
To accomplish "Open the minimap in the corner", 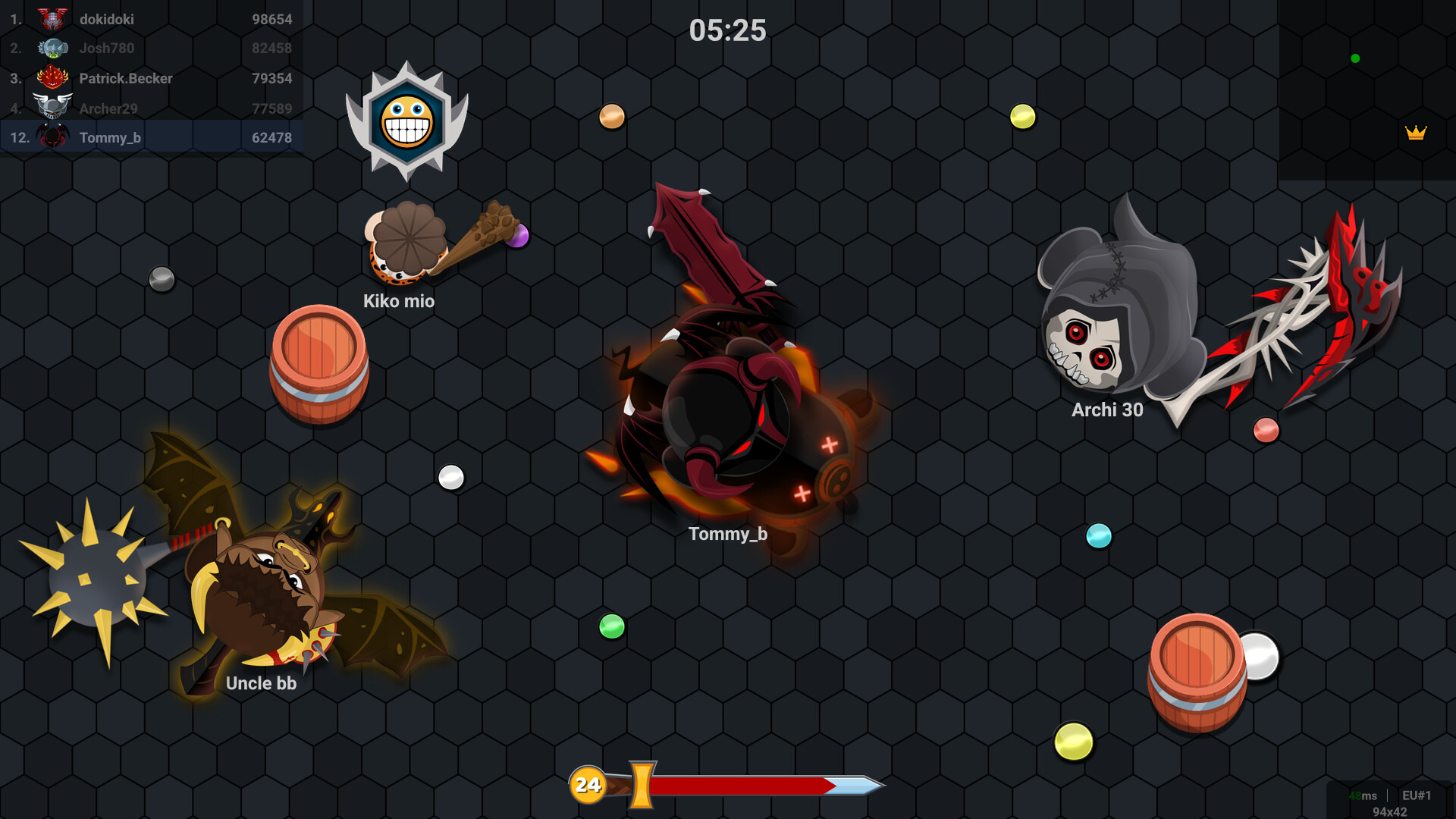I will click(1367, 89).
